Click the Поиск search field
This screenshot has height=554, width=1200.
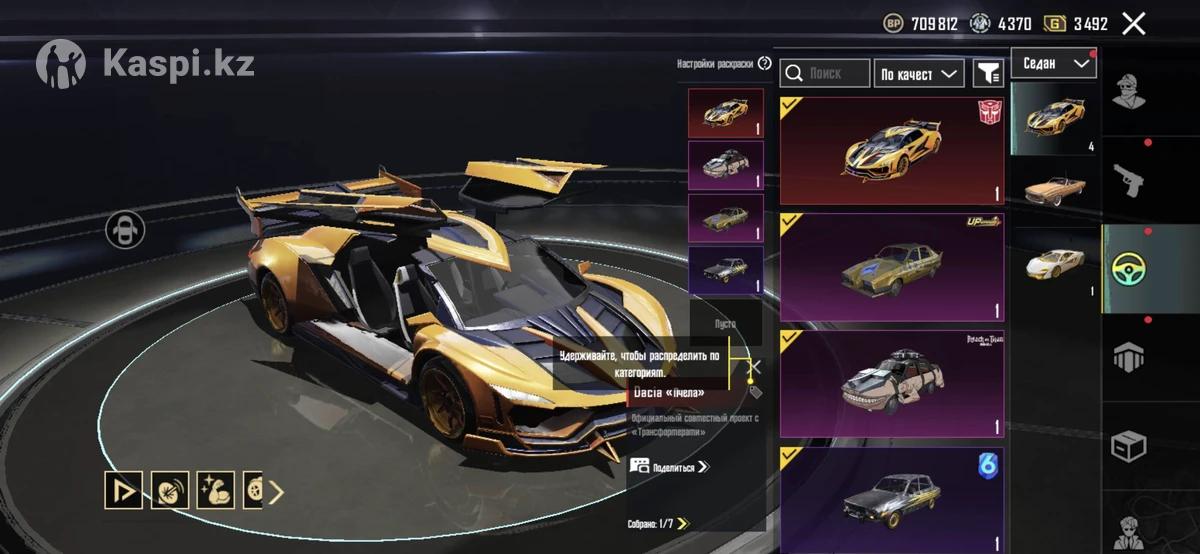tap(825, 73)
